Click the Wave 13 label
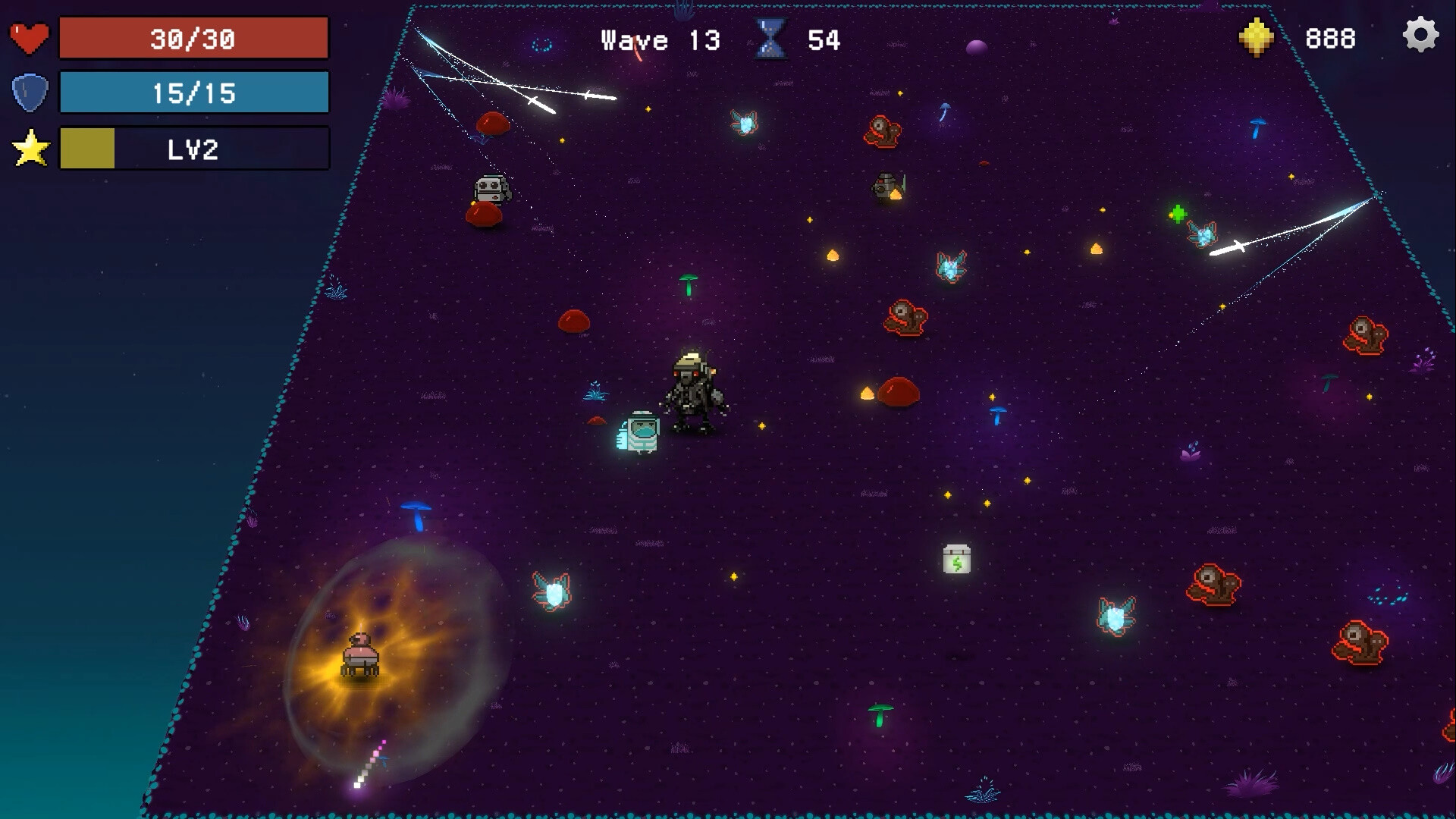The width and height of the screenshot is (1456, 819). 657,40
